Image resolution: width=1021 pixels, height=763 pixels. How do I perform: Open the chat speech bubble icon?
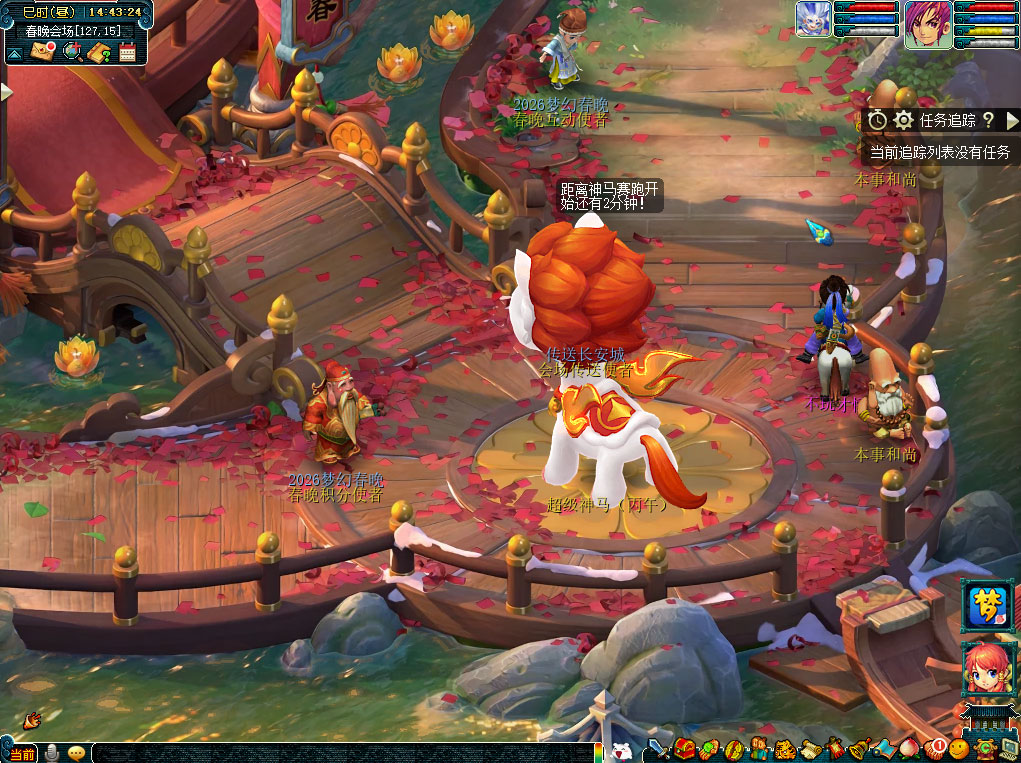[x=76, y=753]
